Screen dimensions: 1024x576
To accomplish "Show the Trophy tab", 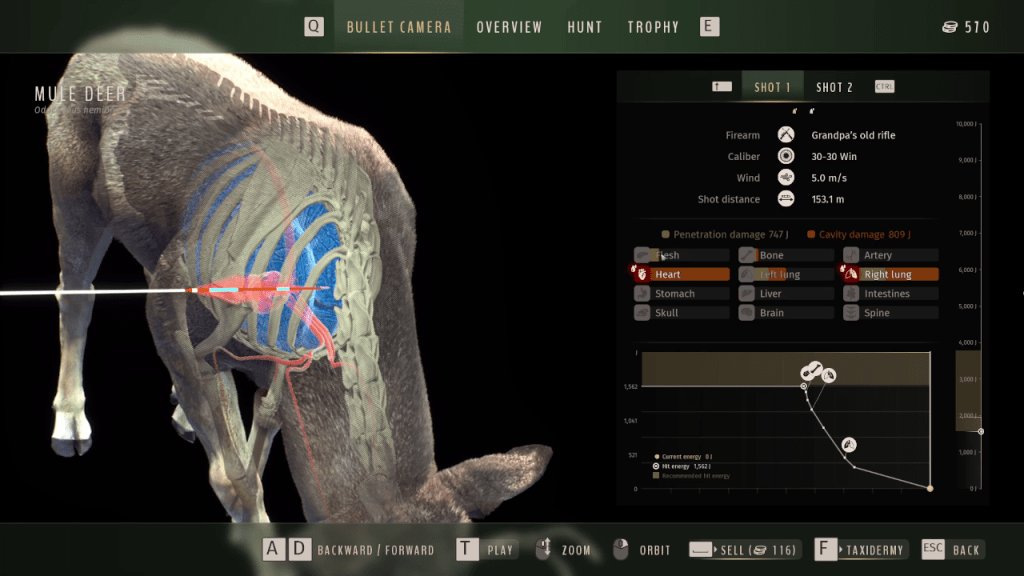I will click(x=653, y=27).
